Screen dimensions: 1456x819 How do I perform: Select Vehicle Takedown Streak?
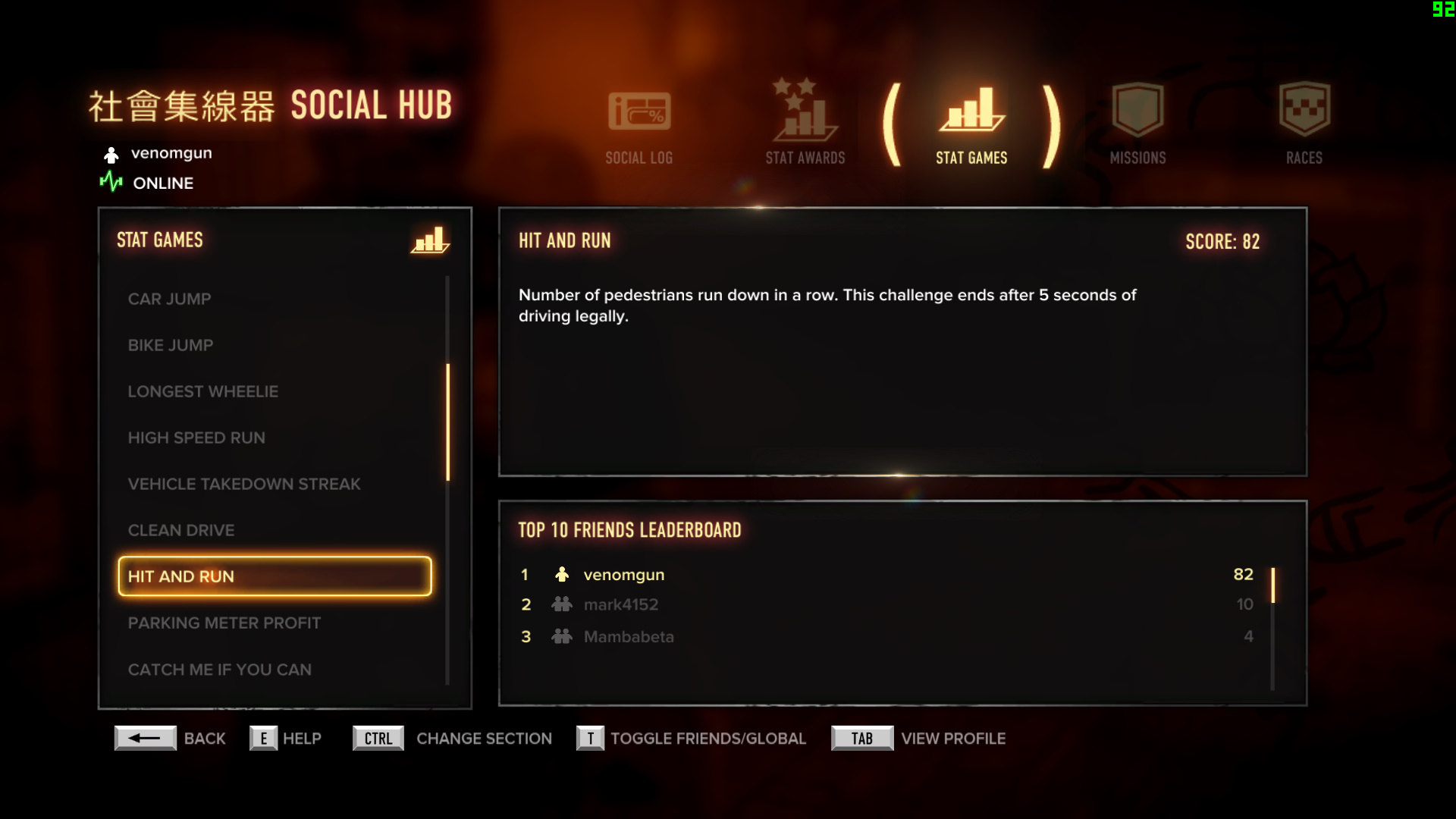pyautogui.click(x=244, y=484)
